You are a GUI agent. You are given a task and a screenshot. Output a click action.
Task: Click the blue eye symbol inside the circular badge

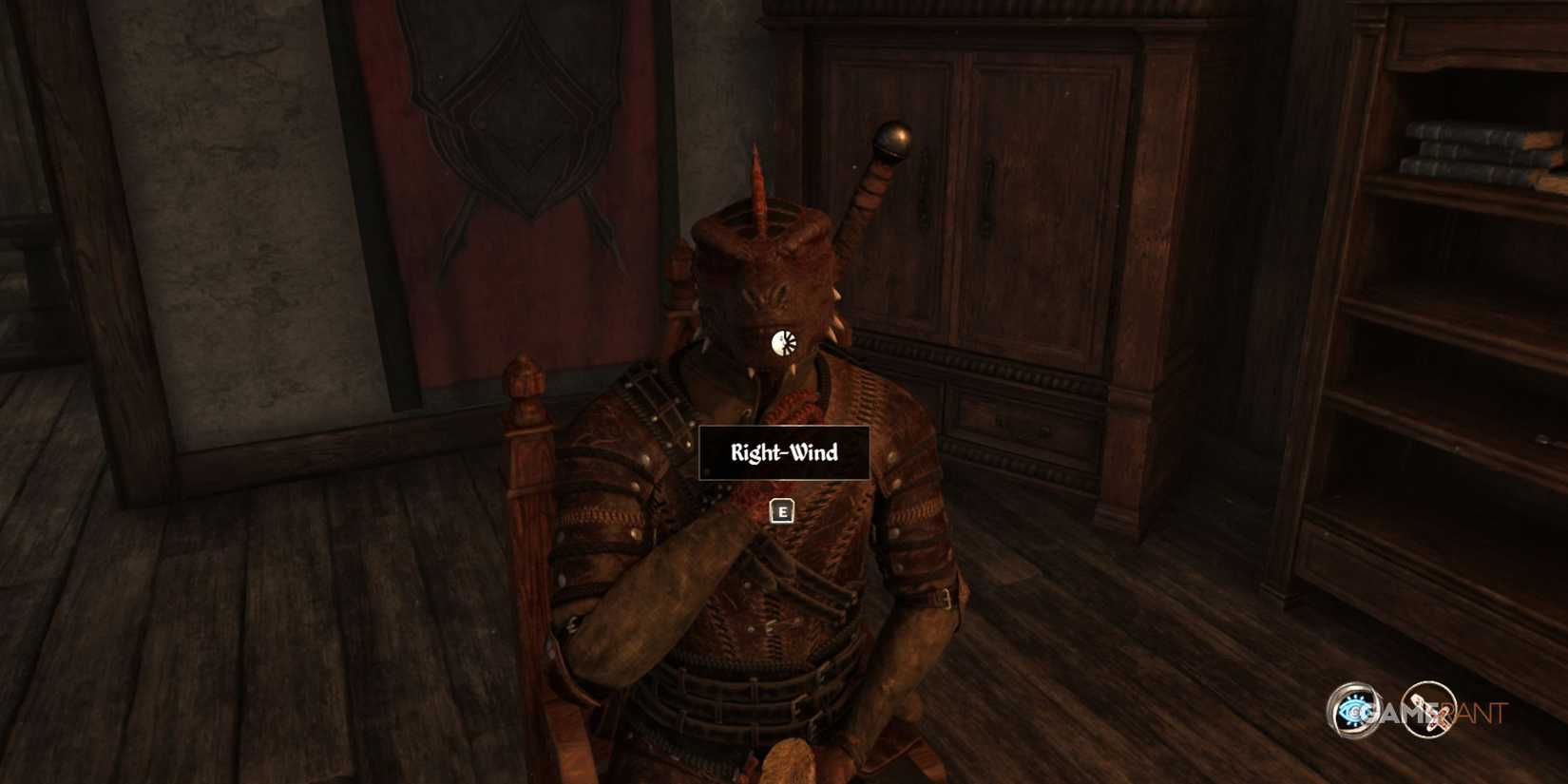tap(1353, 711)
